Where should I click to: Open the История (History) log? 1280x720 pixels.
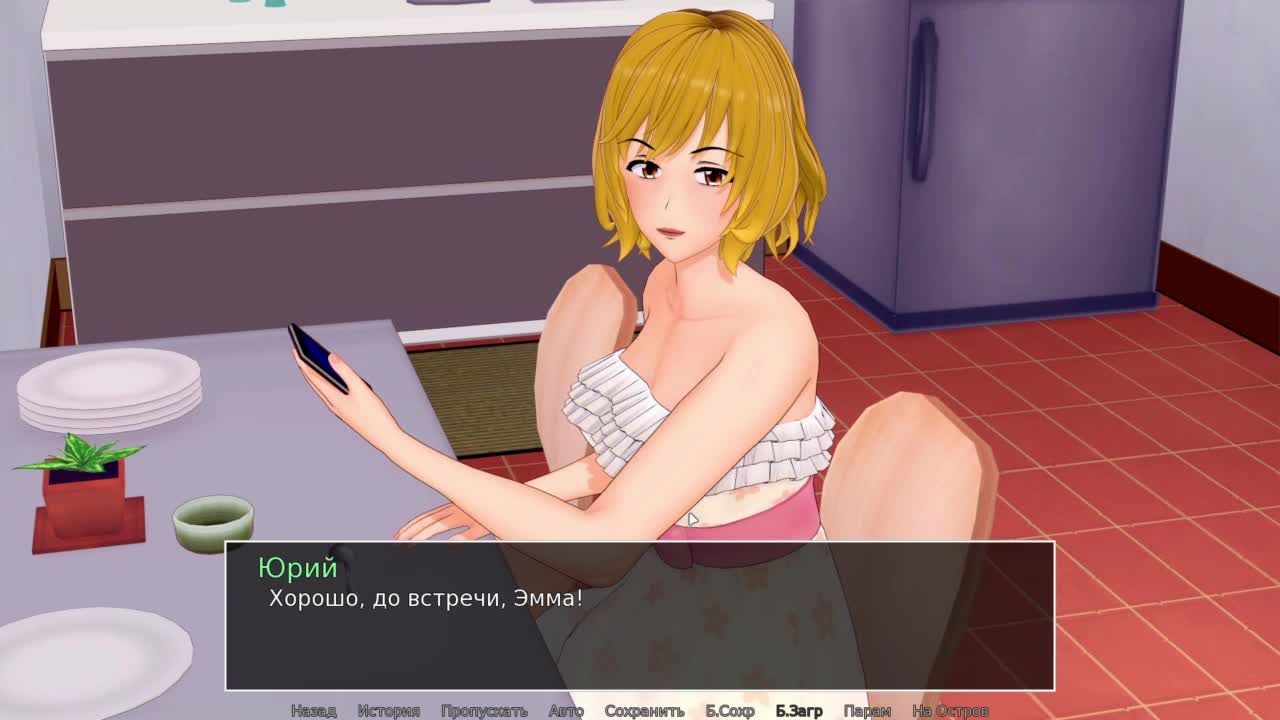(x=388, y=711)
